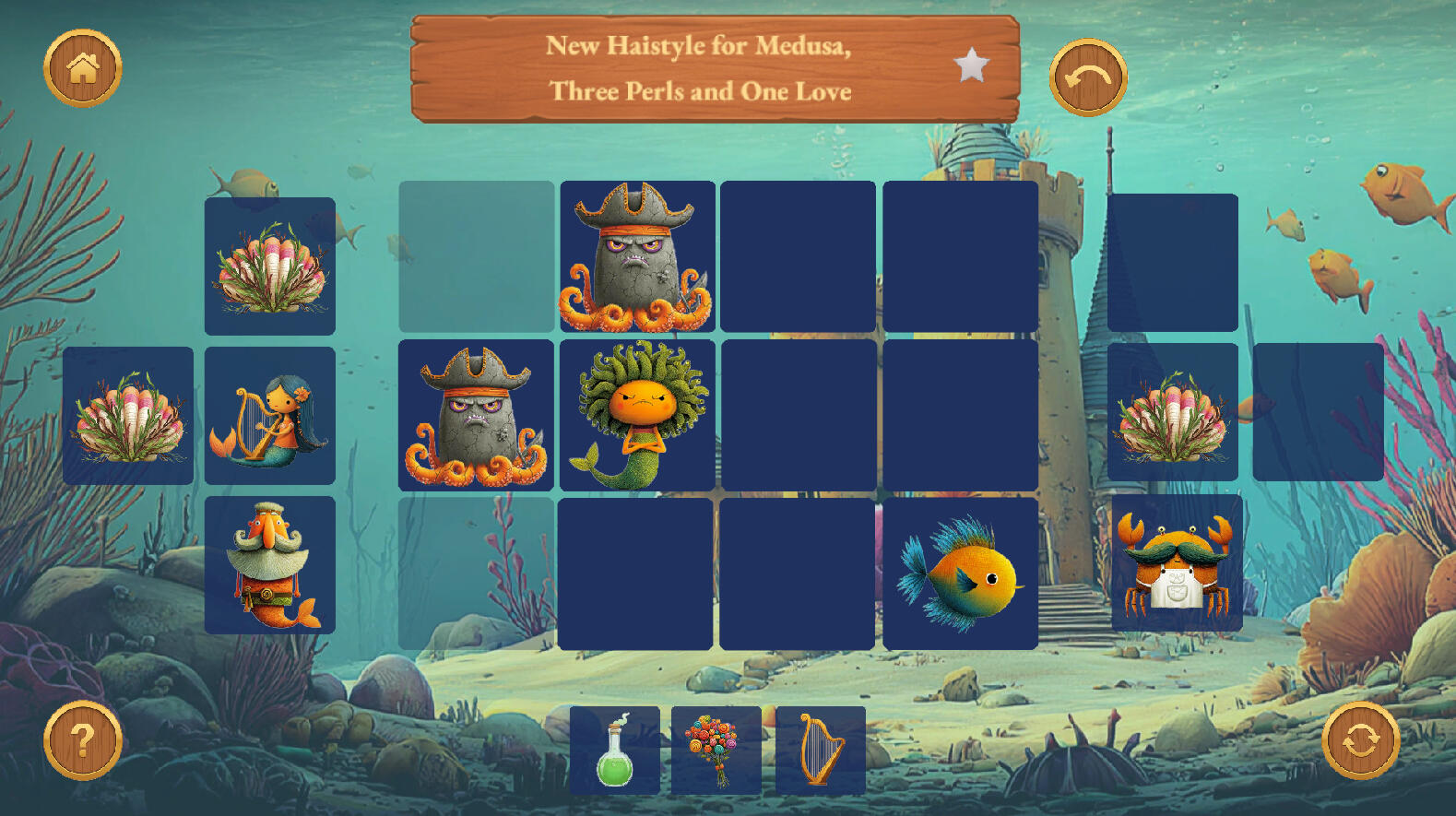Restart the puzzle with the refresh button
This screenshot has height=816, width=1456.
[x=1360, y=740]
